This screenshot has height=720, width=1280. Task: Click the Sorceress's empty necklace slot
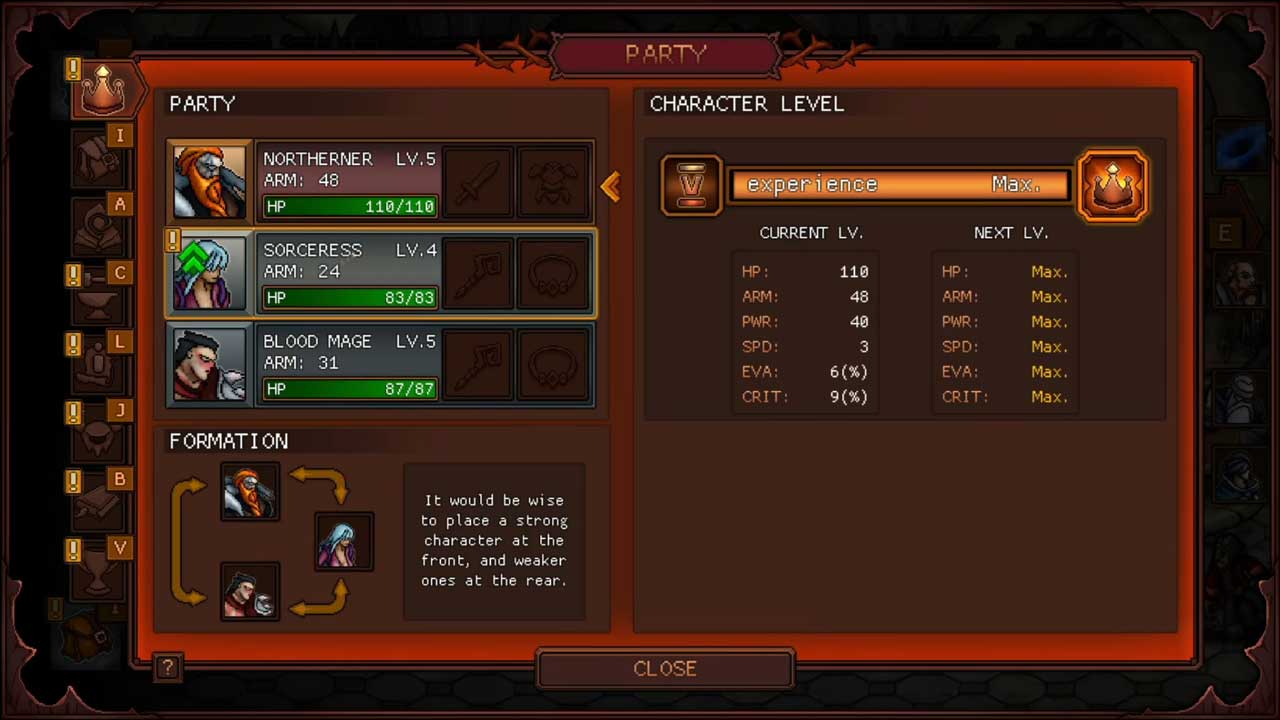(x=554, y=273)
